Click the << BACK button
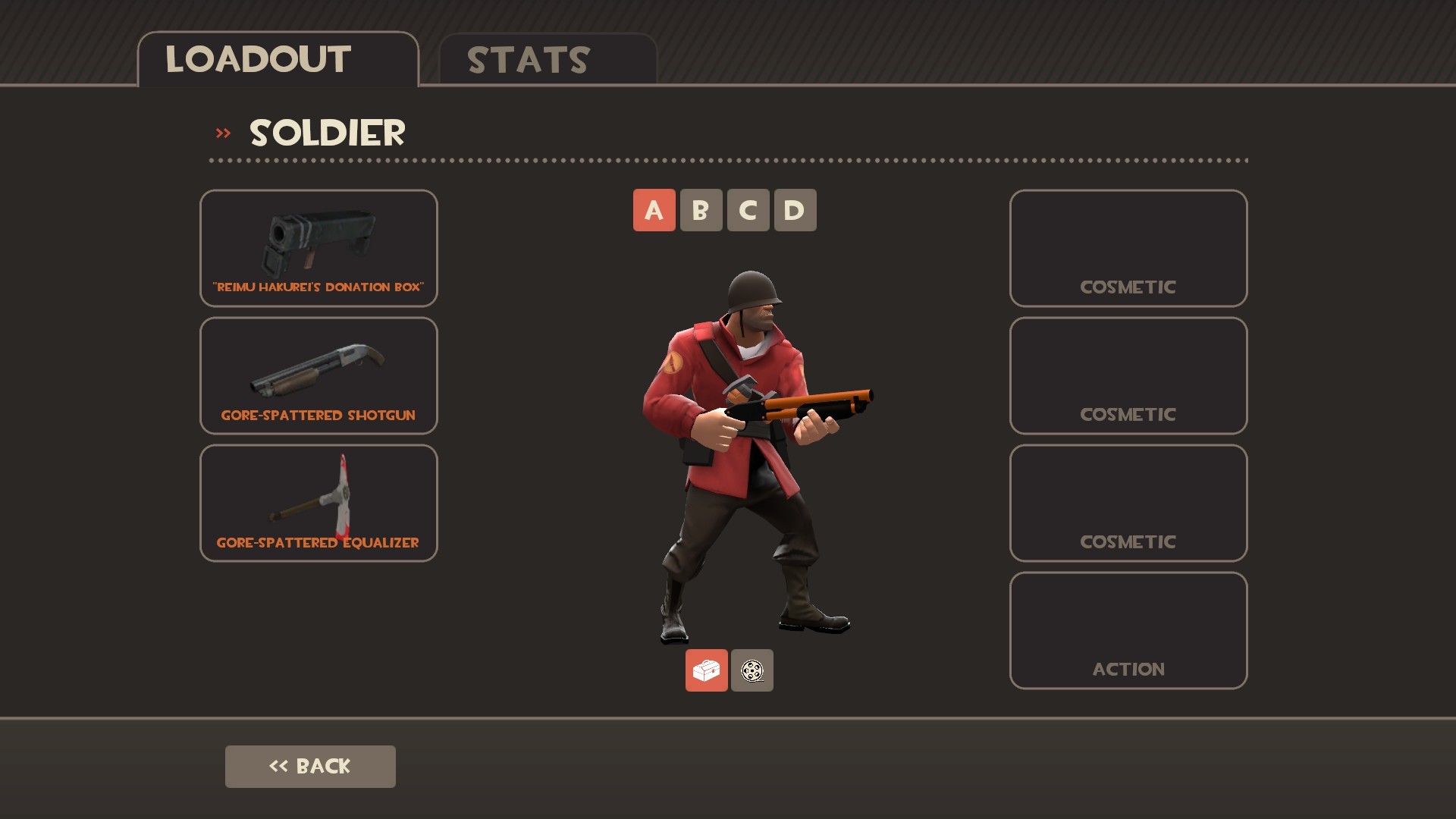The image size is (1456, 819). point(310,766)
